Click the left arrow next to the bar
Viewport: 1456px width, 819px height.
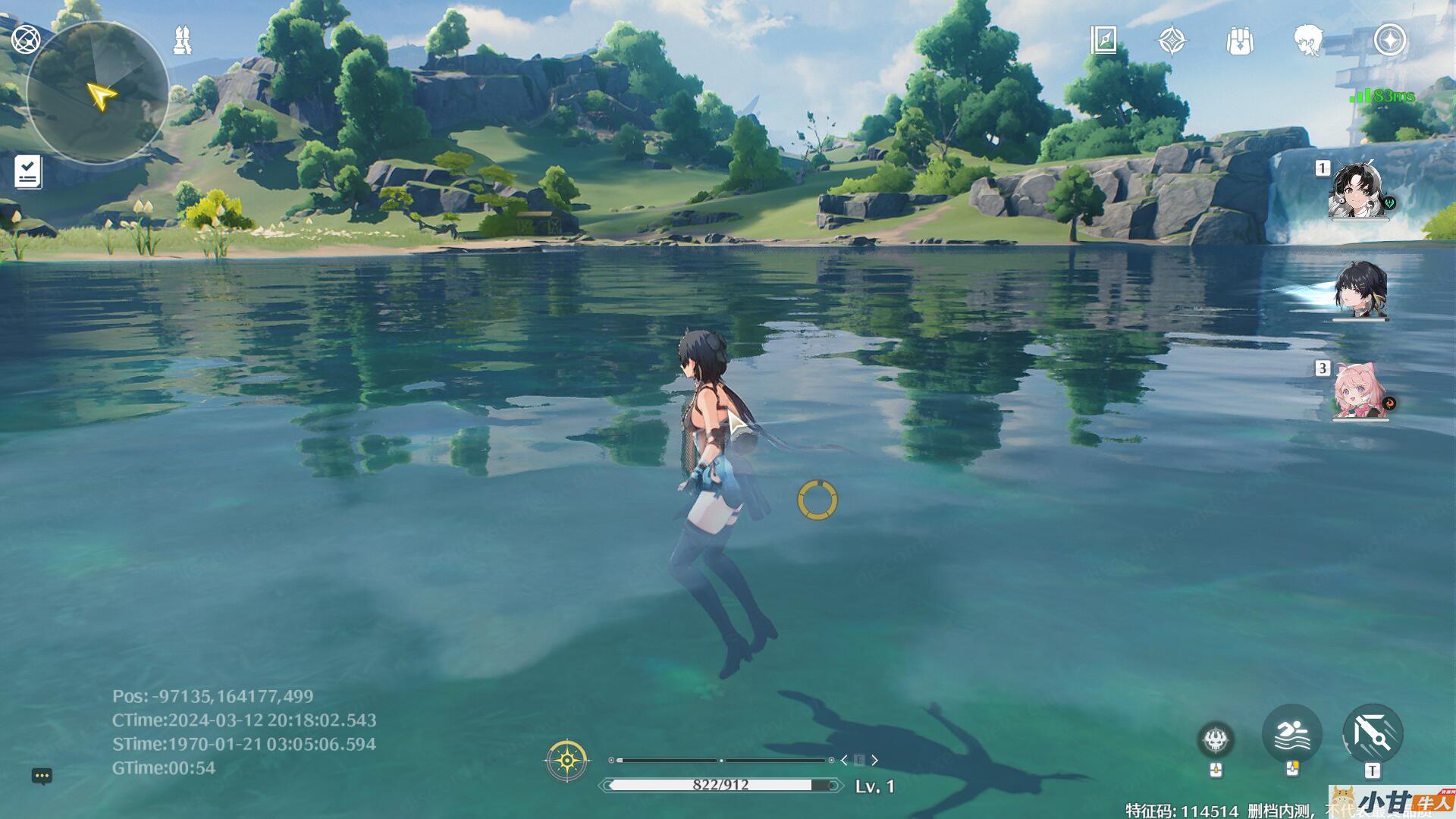844,760
